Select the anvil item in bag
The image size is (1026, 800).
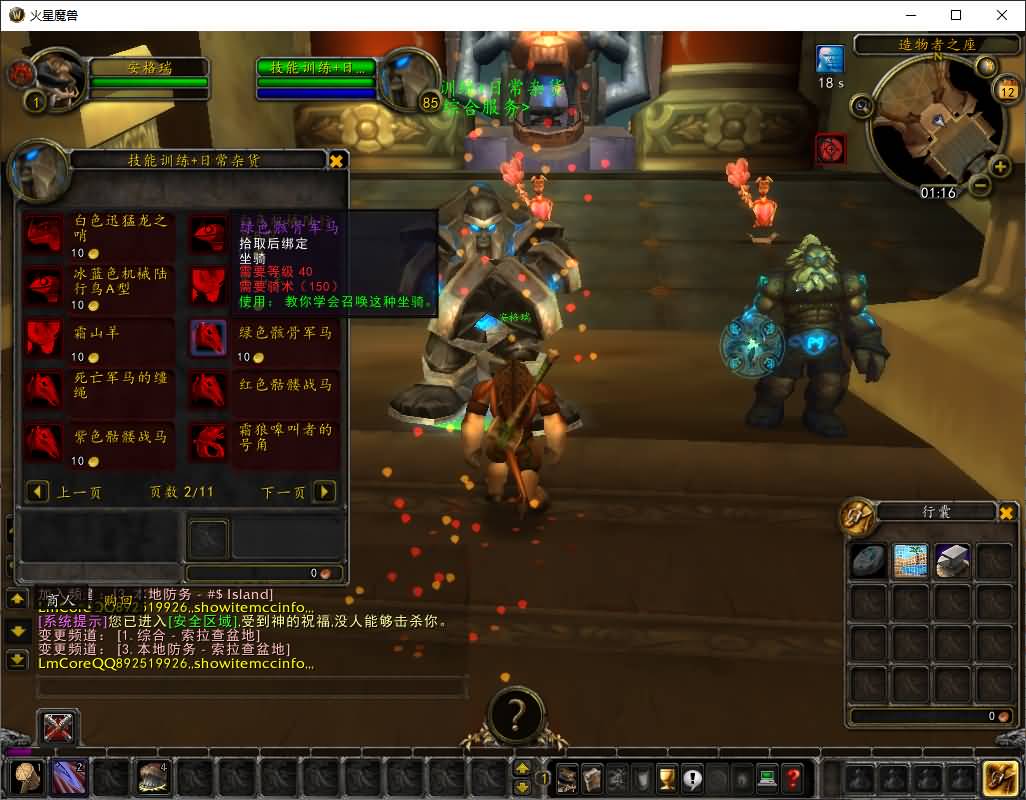pos(953,561)
